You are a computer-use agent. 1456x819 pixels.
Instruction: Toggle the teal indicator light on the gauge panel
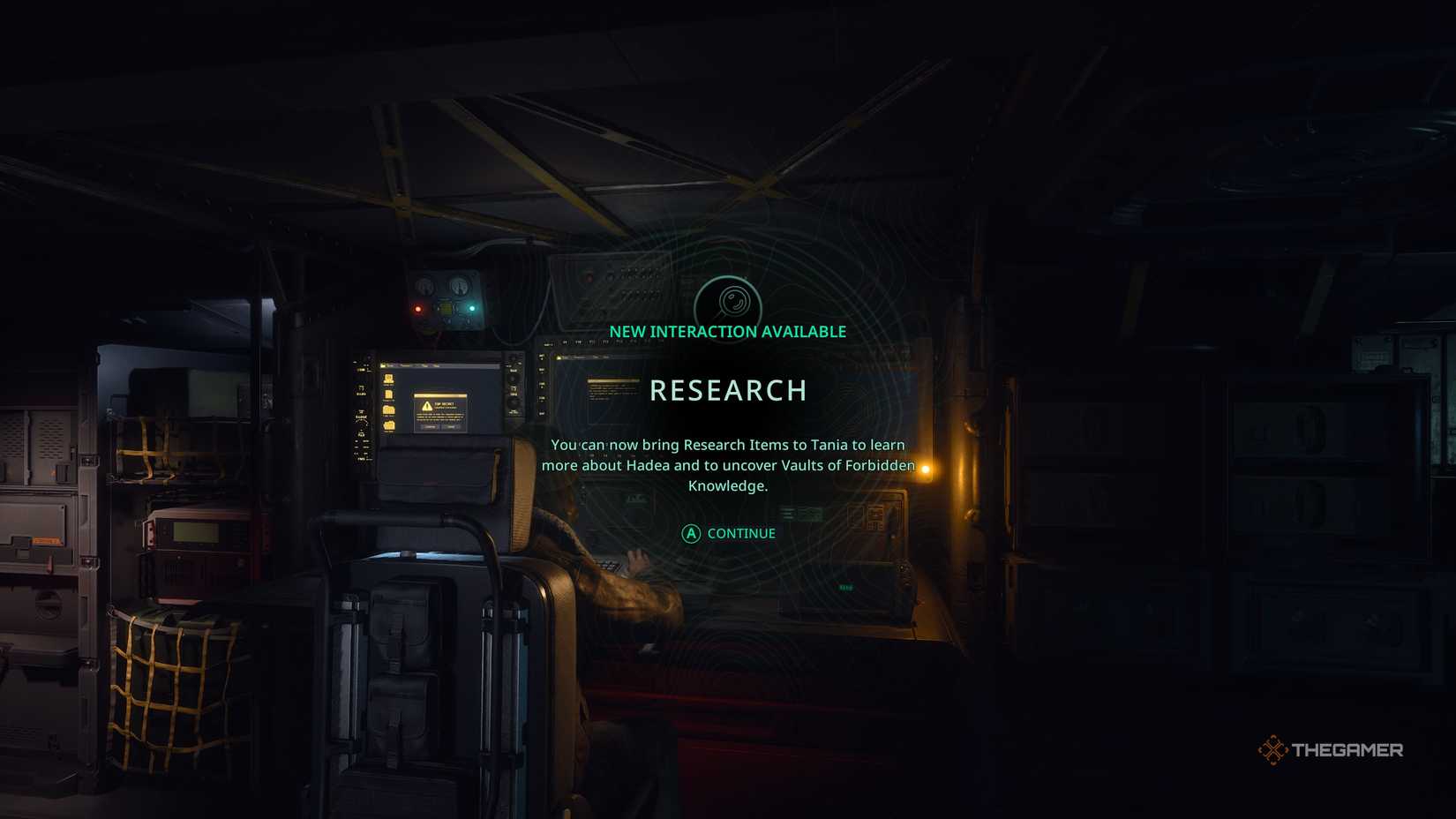point(472,308)
